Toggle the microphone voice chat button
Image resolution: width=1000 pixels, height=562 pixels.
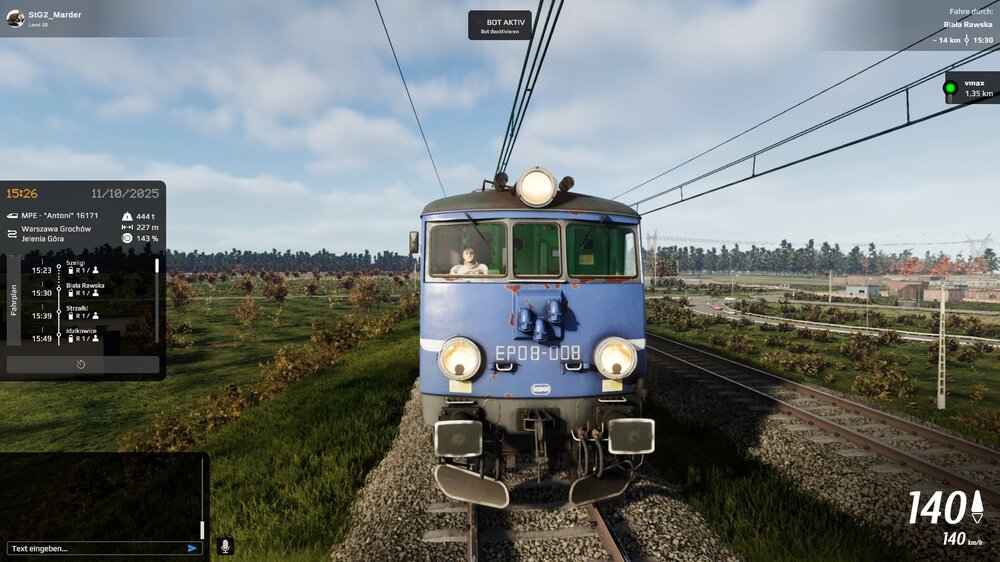tap(225, 546)
